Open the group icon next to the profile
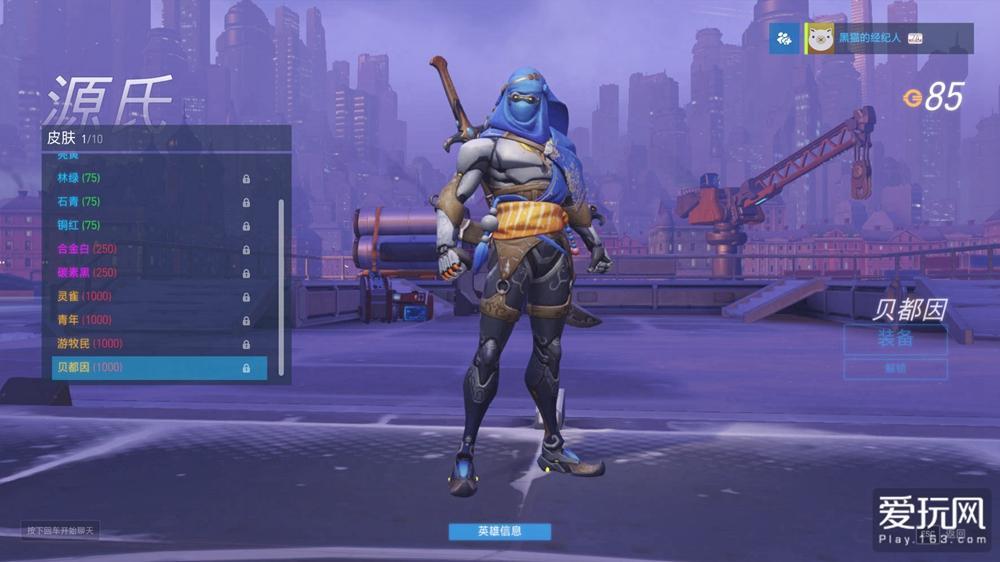The height and width of the screenshot is (562, 1000). (784, 39)
